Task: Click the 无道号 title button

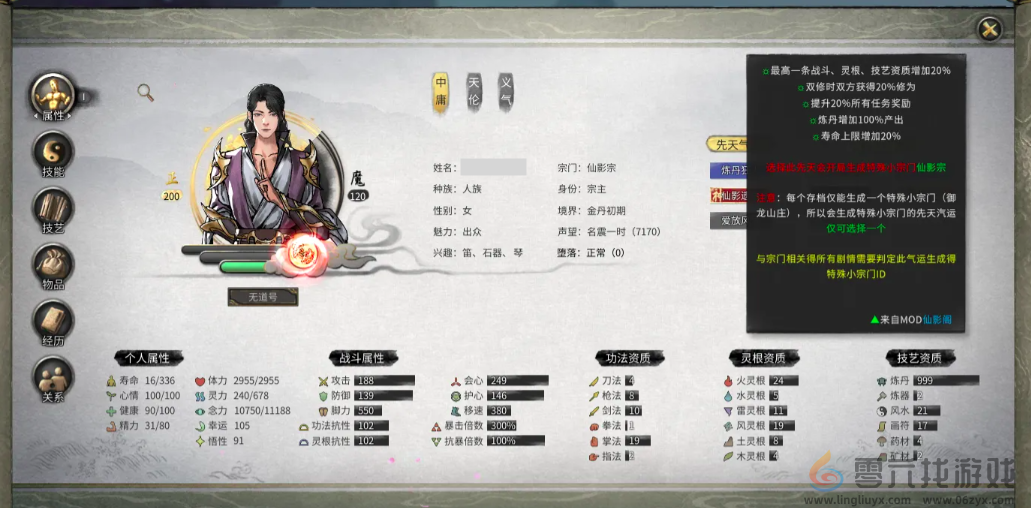Action: click(262, 297)
